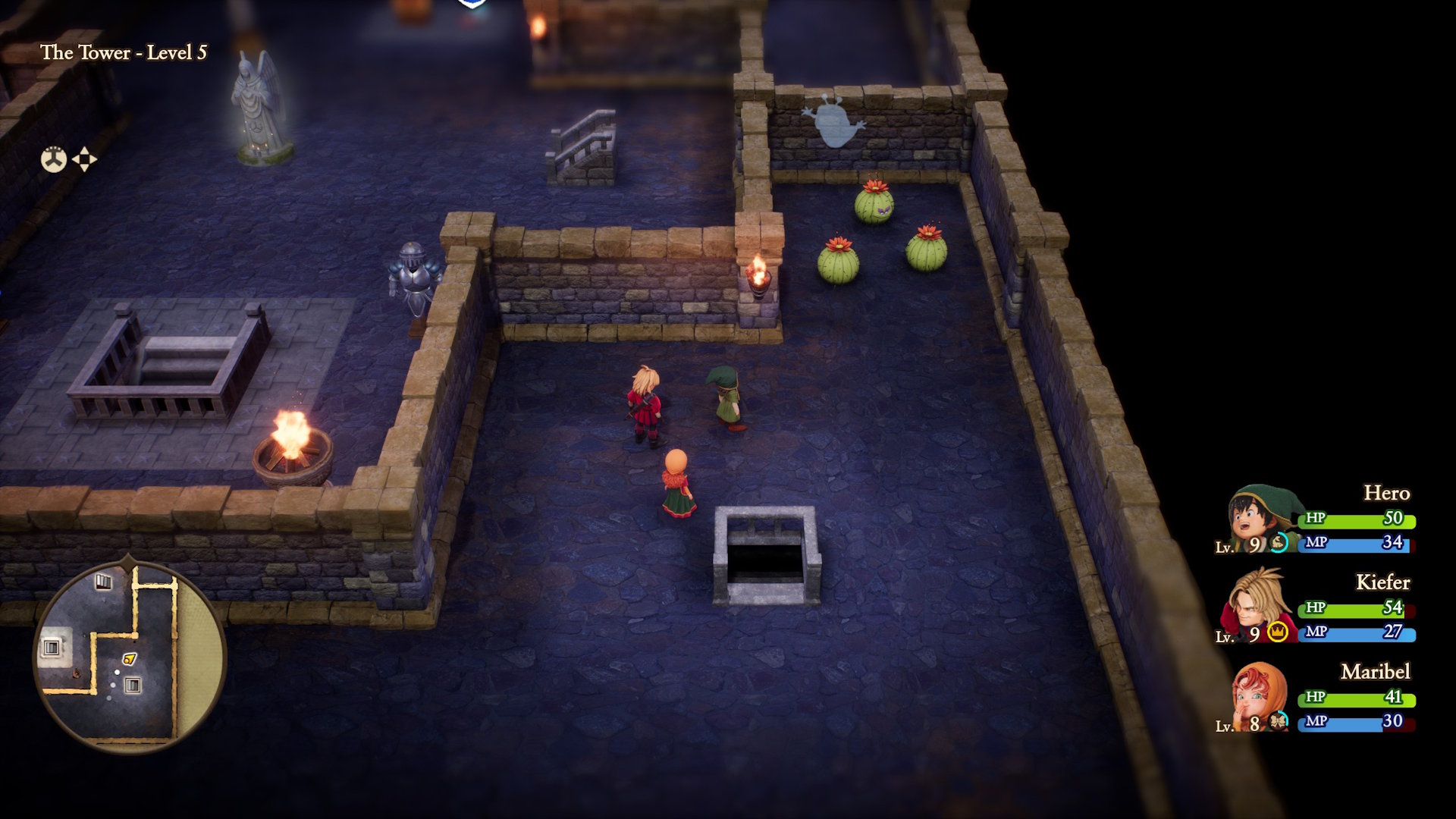Click the crown vocation icon beside Kiefer's level
The height and width of the screenshot is (819, 1456).
point(1276,632)
